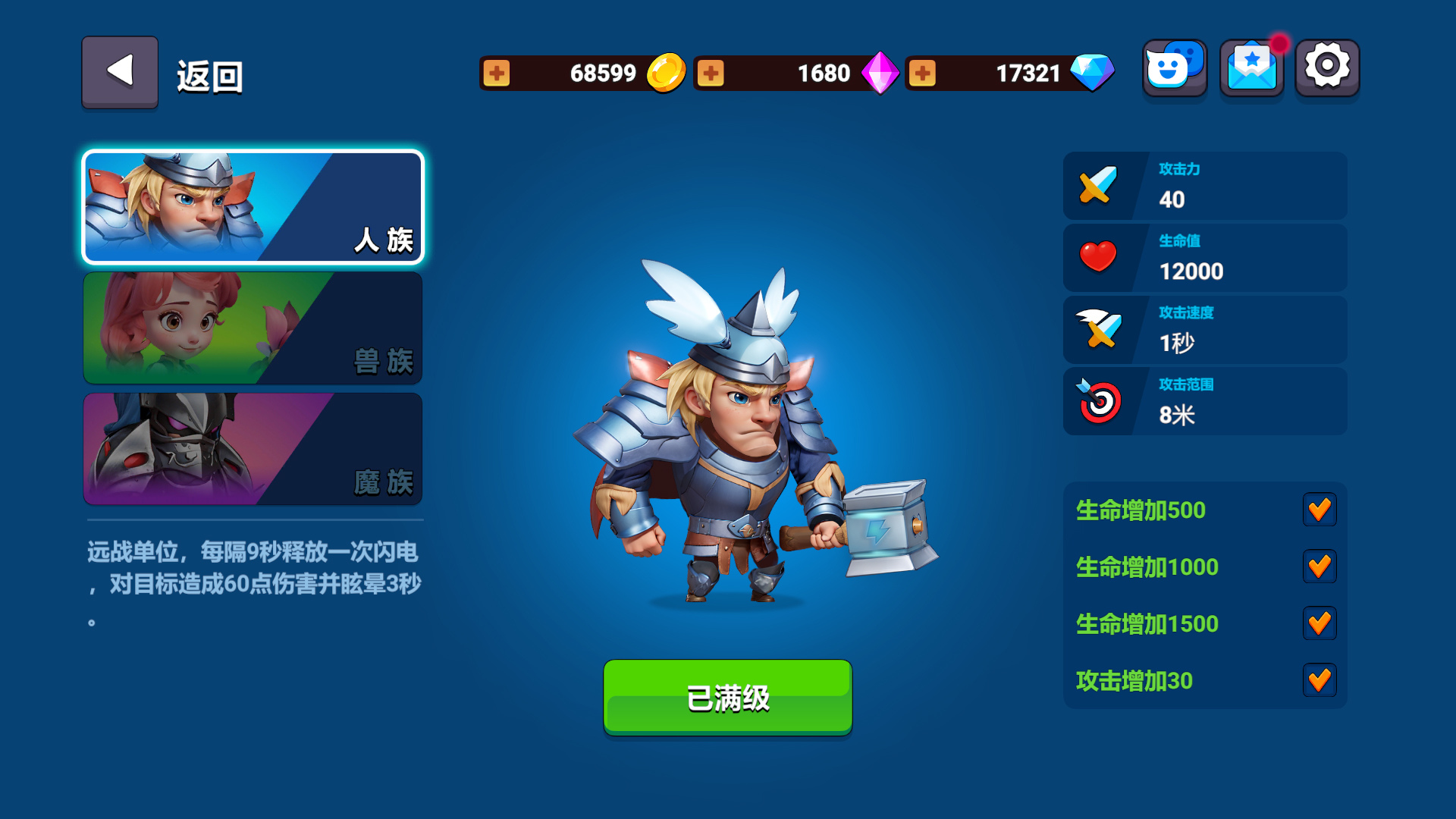Choose the 魔族 demon race tab
The width and height of the screenshot is (1456, 819).
pyautogui.click(x=253, y=449)
